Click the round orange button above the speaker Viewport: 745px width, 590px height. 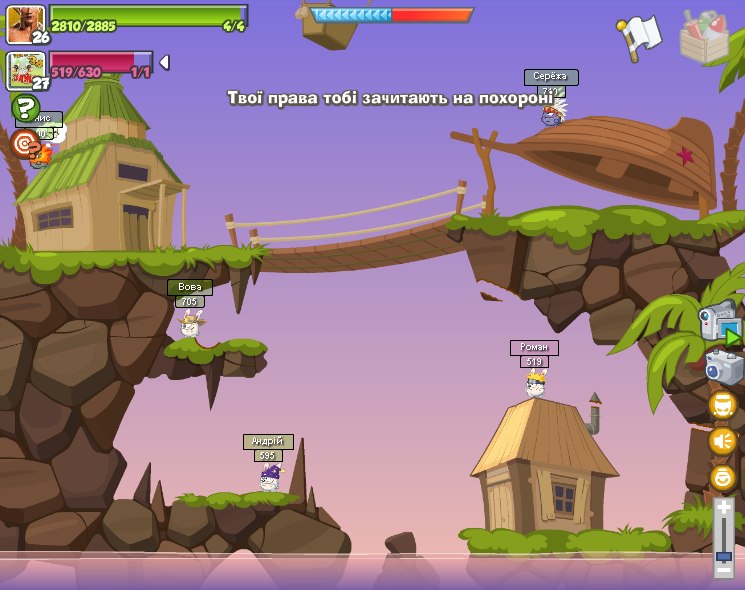722,405
